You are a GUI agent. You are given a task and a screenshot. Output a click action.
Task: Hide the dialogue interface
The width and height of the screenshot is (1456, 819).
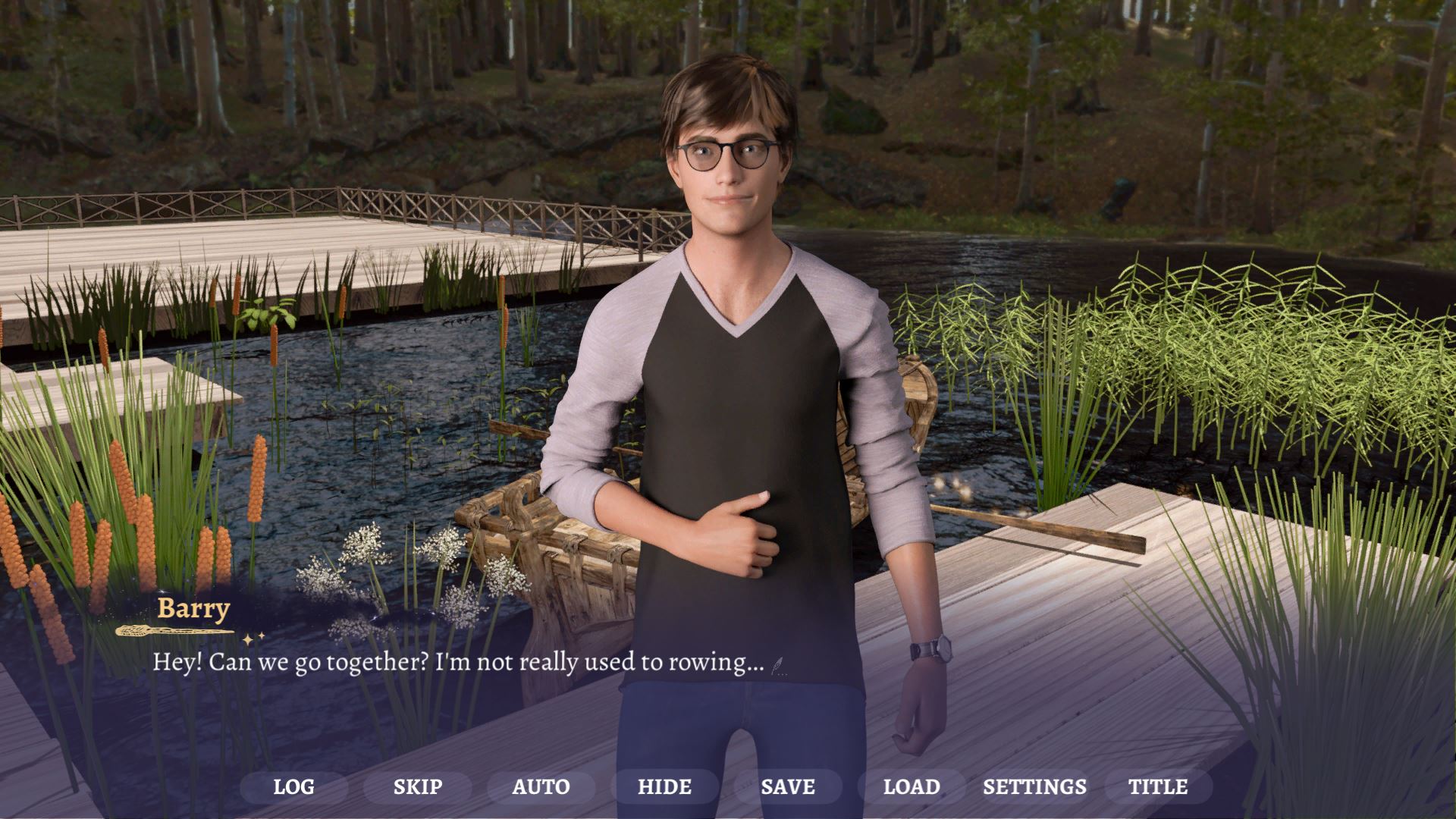click(x=664, y=787)
